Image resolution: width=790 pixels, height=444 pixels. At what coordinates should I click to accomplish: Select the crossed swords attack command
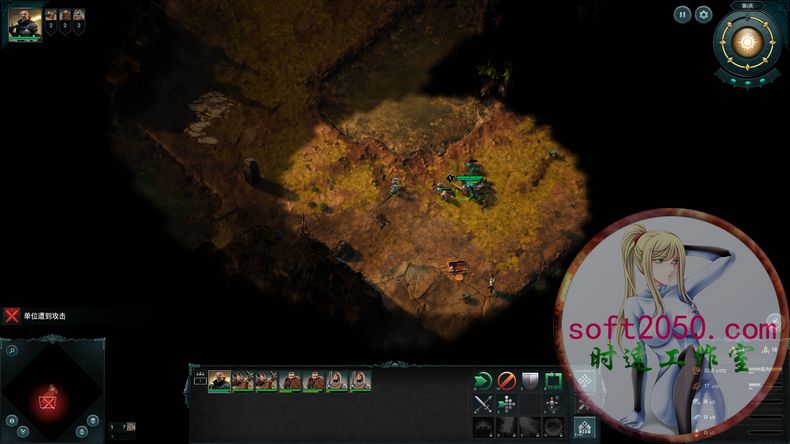point(483,404)
